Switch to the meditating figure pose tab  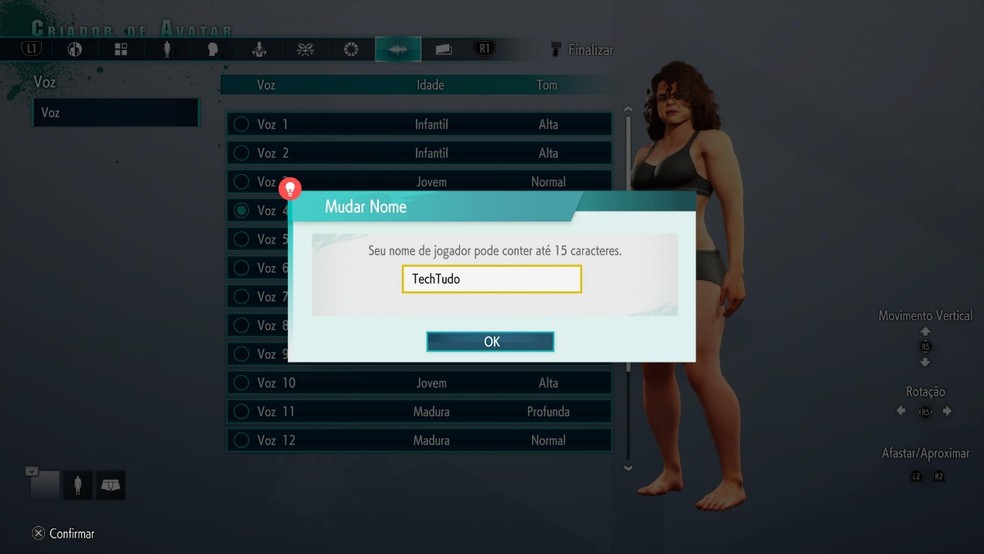(x=259, y=49)
